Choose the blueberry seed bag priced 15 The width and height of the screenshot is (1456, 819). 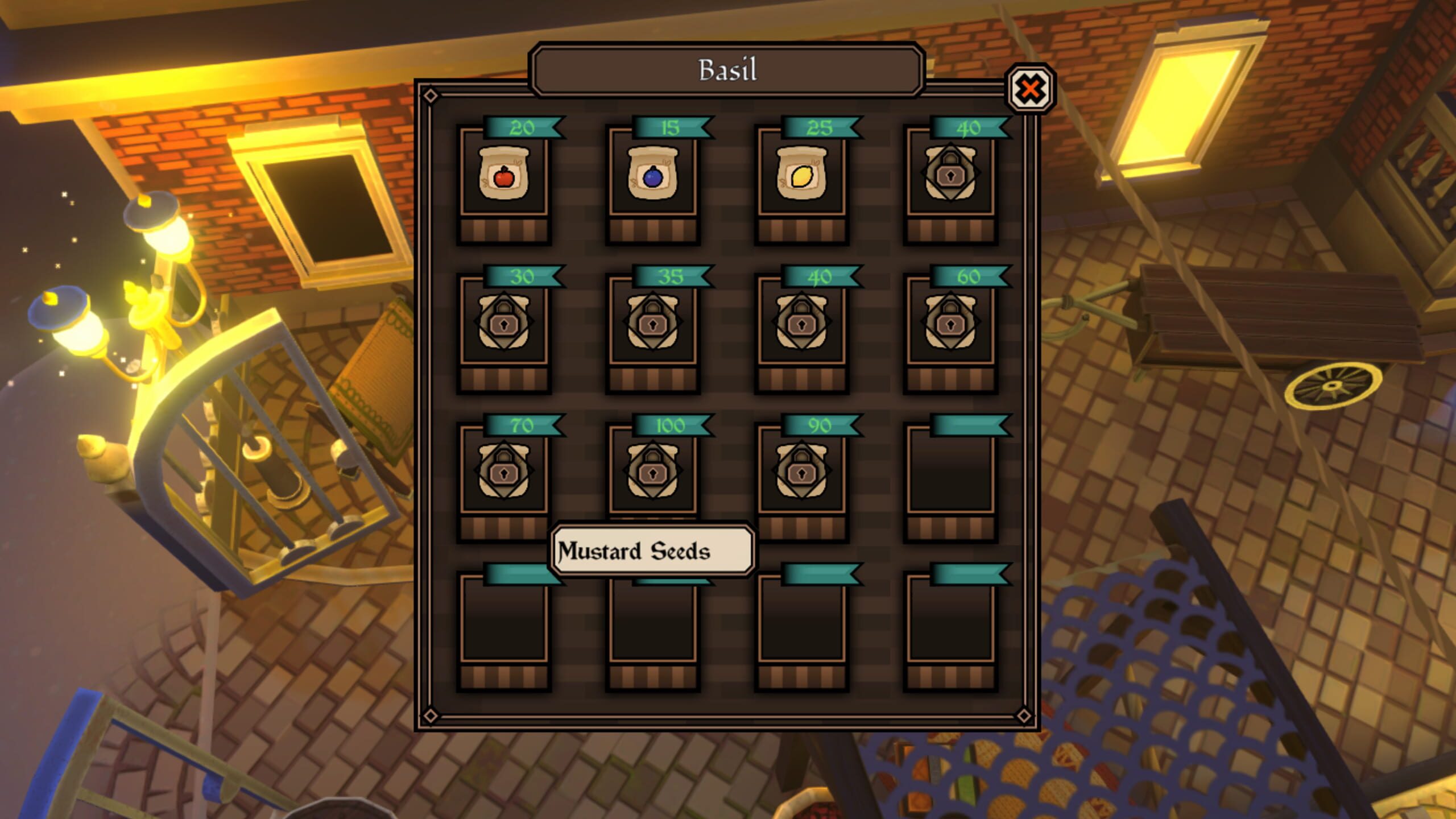(652, 175)
